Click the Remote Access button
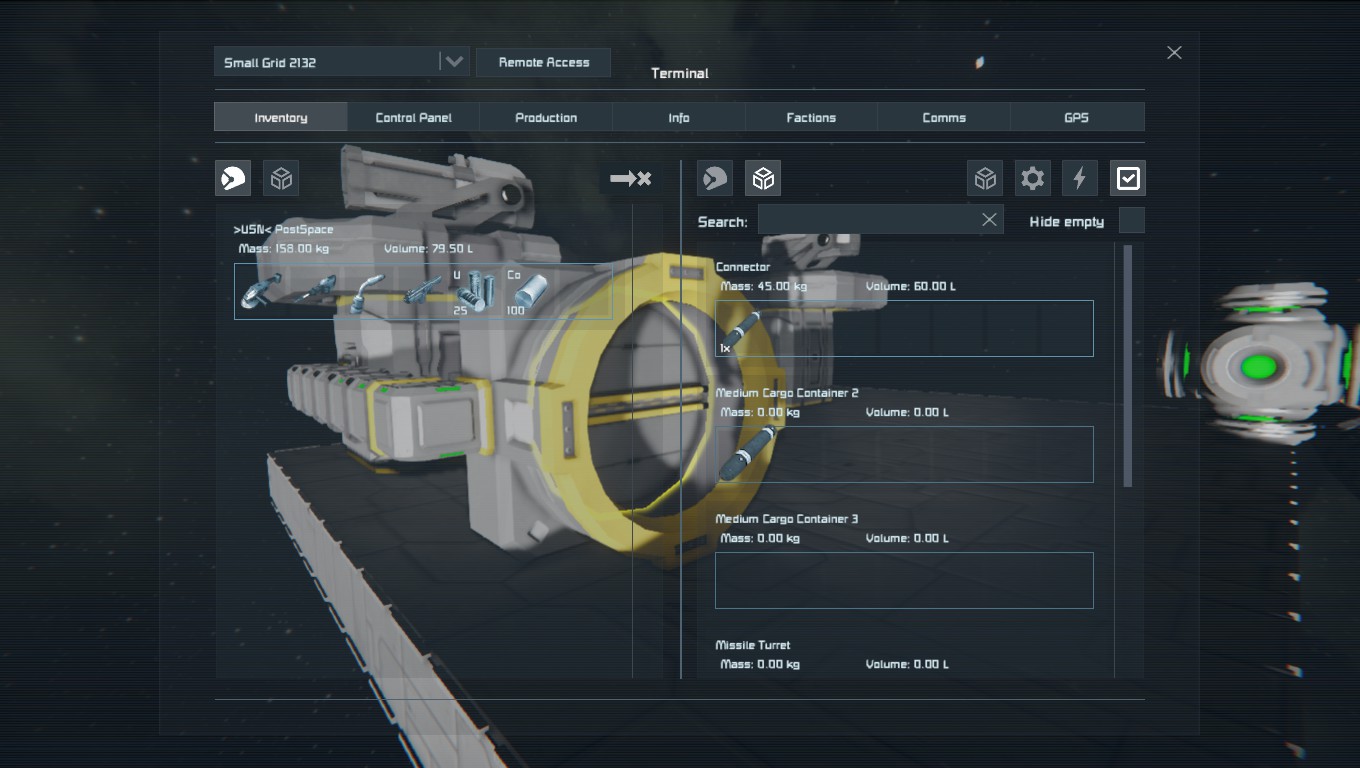Screen dimensions: 1360x768 (543, 62)
